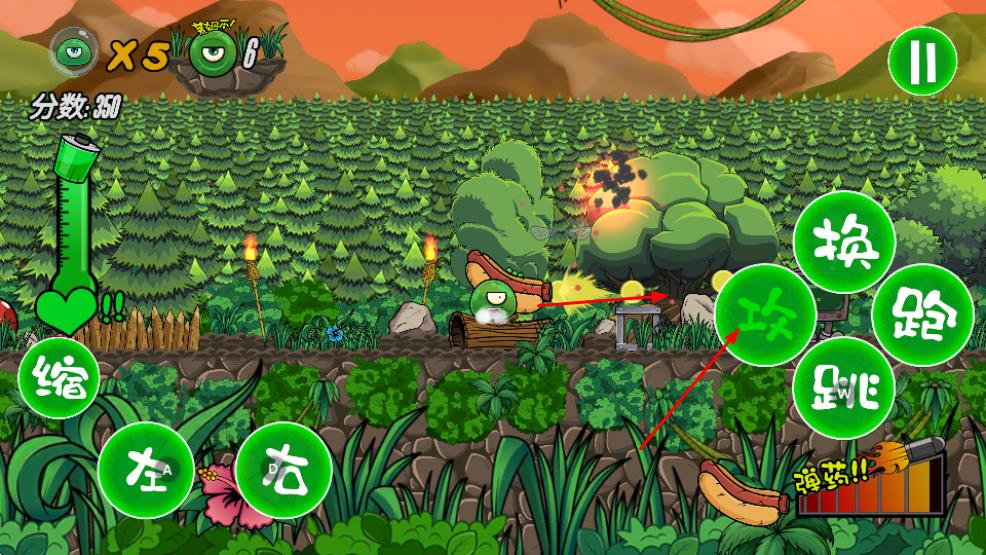Tap the 攻 attack button
Viewport: 986px width, 555px height.
click(x=766, y=315)
